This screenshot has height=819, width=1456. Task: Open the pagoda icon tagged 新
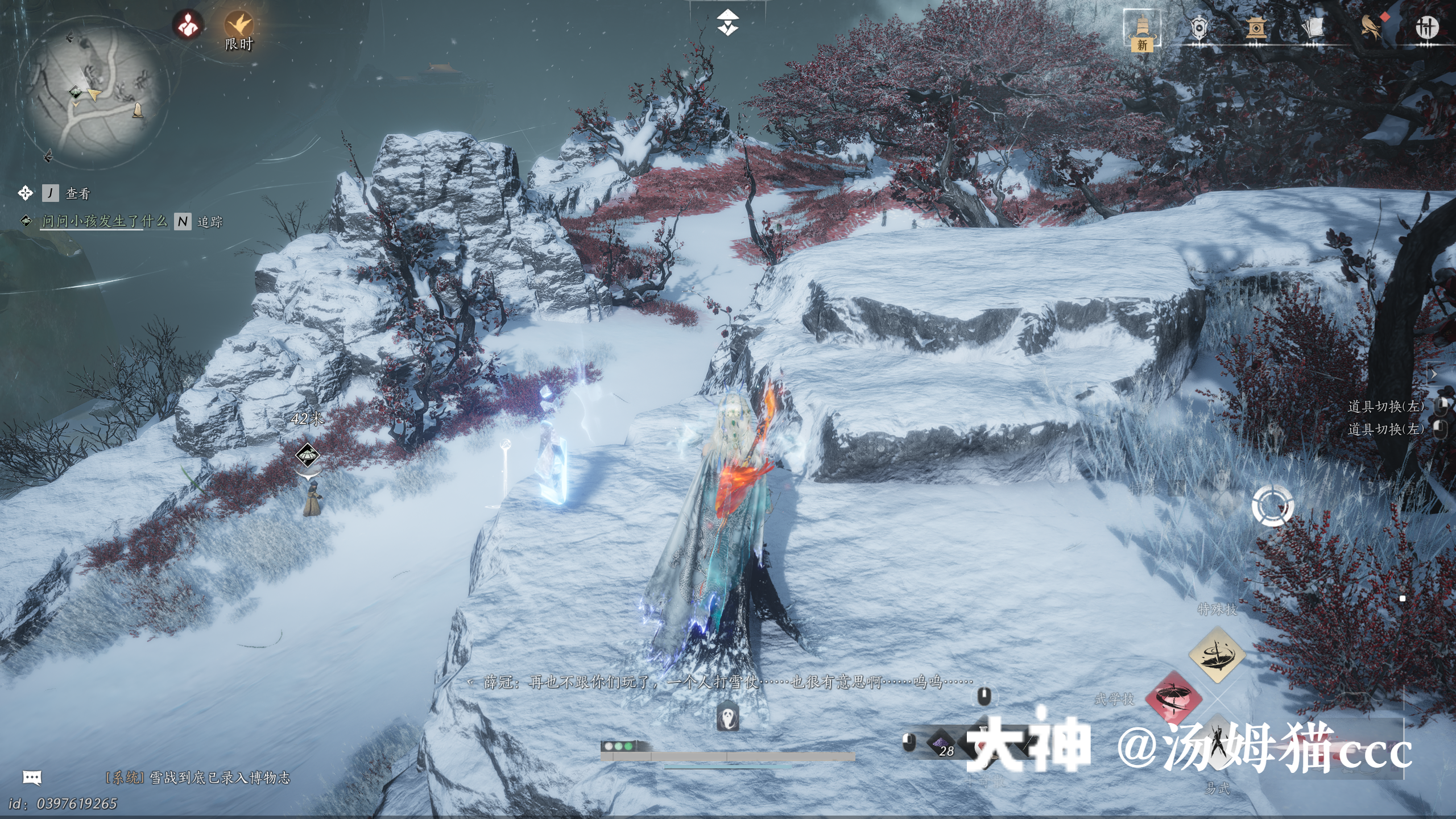pos(1142,30)
